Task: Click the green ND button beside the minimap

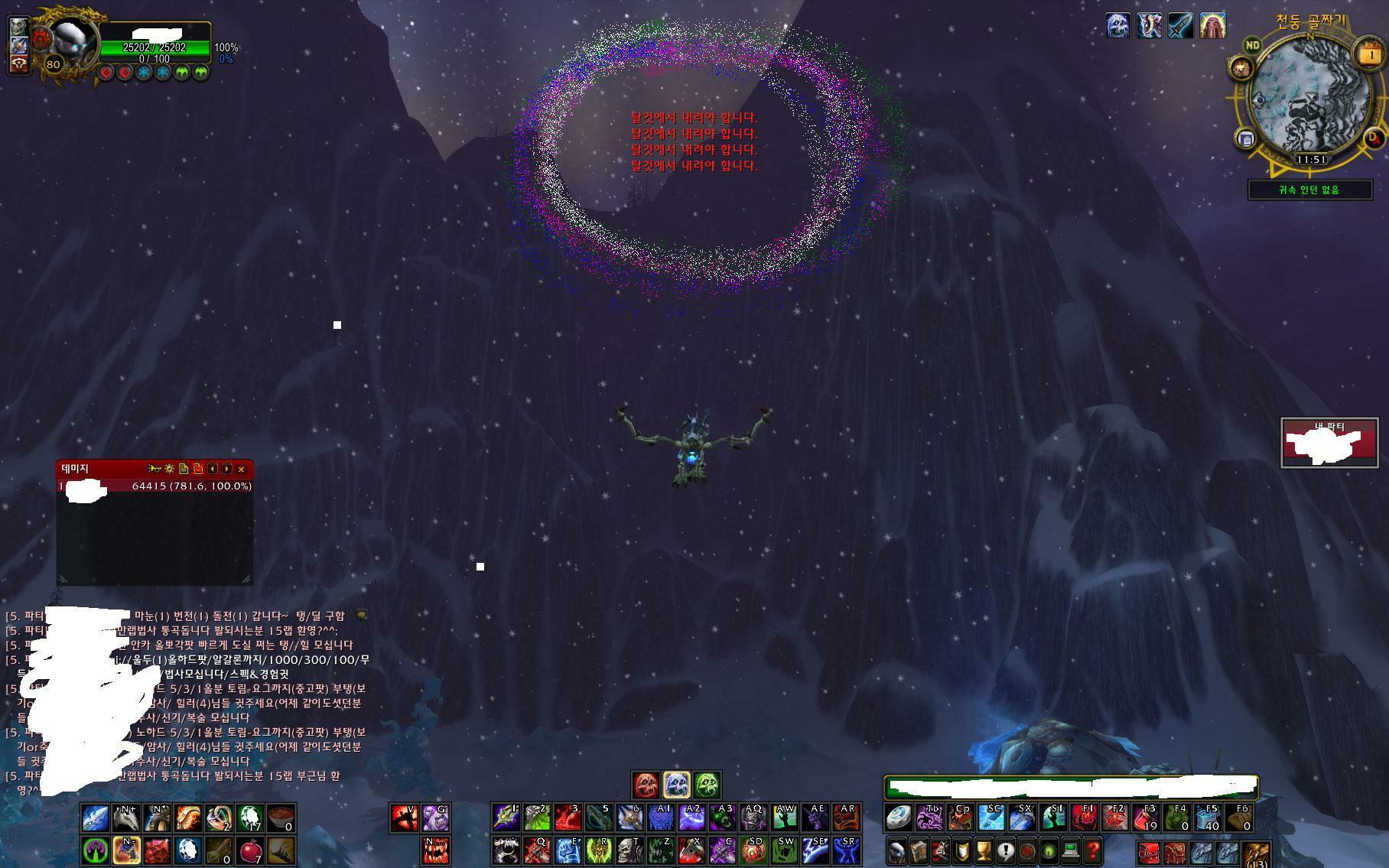Action: coord(1252,45)
